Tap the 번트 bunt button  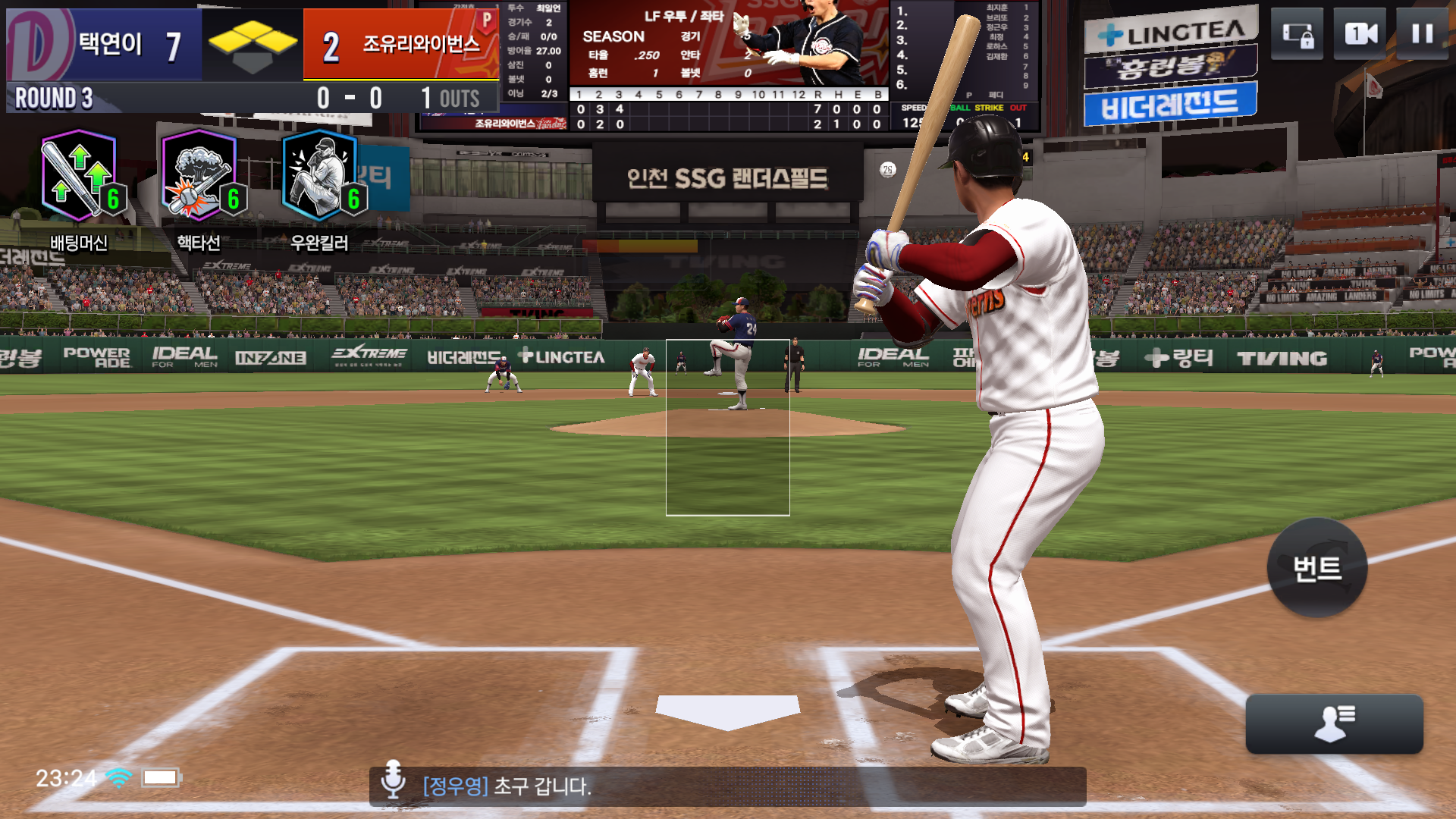point(1317,568)
